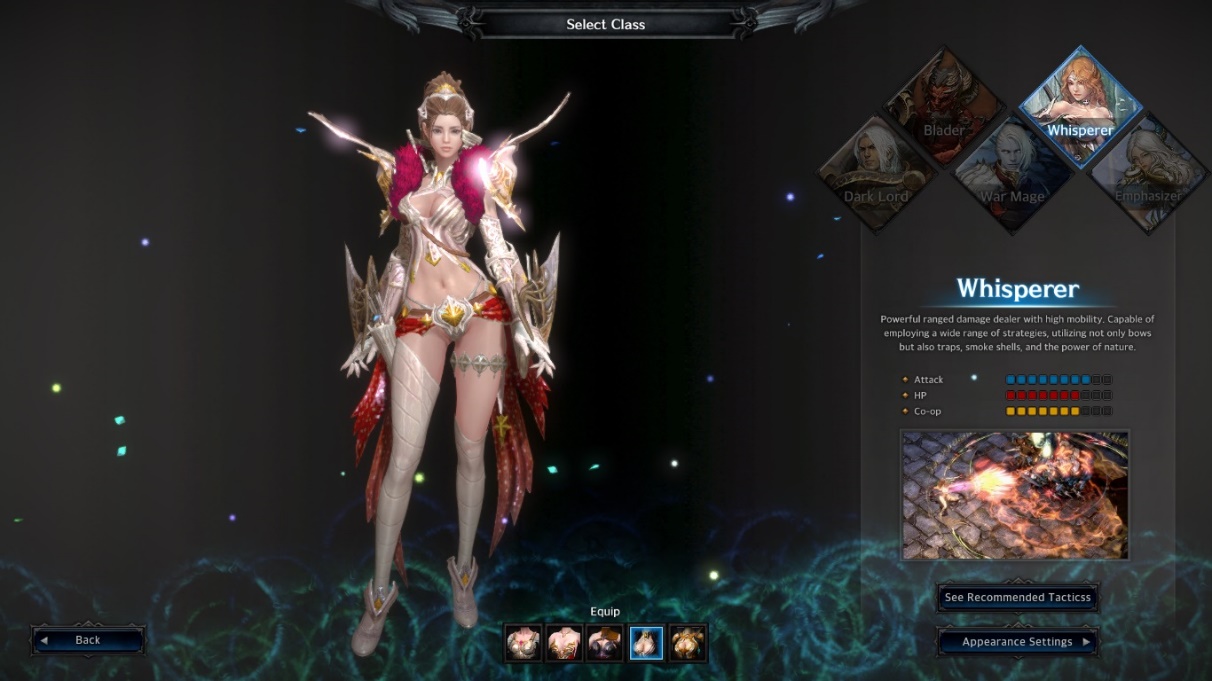Choose the Whisperer class portrait
This screenshot has width=1212, height=681.
coord(1080,105)
